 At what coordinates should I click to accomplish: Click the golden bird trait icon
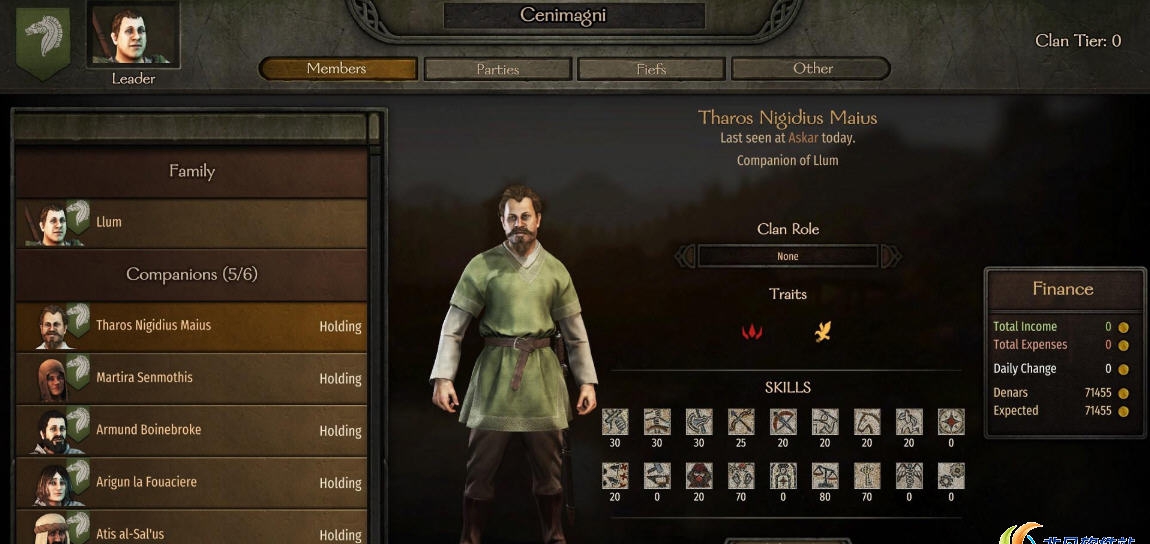(x=822, y=331)
